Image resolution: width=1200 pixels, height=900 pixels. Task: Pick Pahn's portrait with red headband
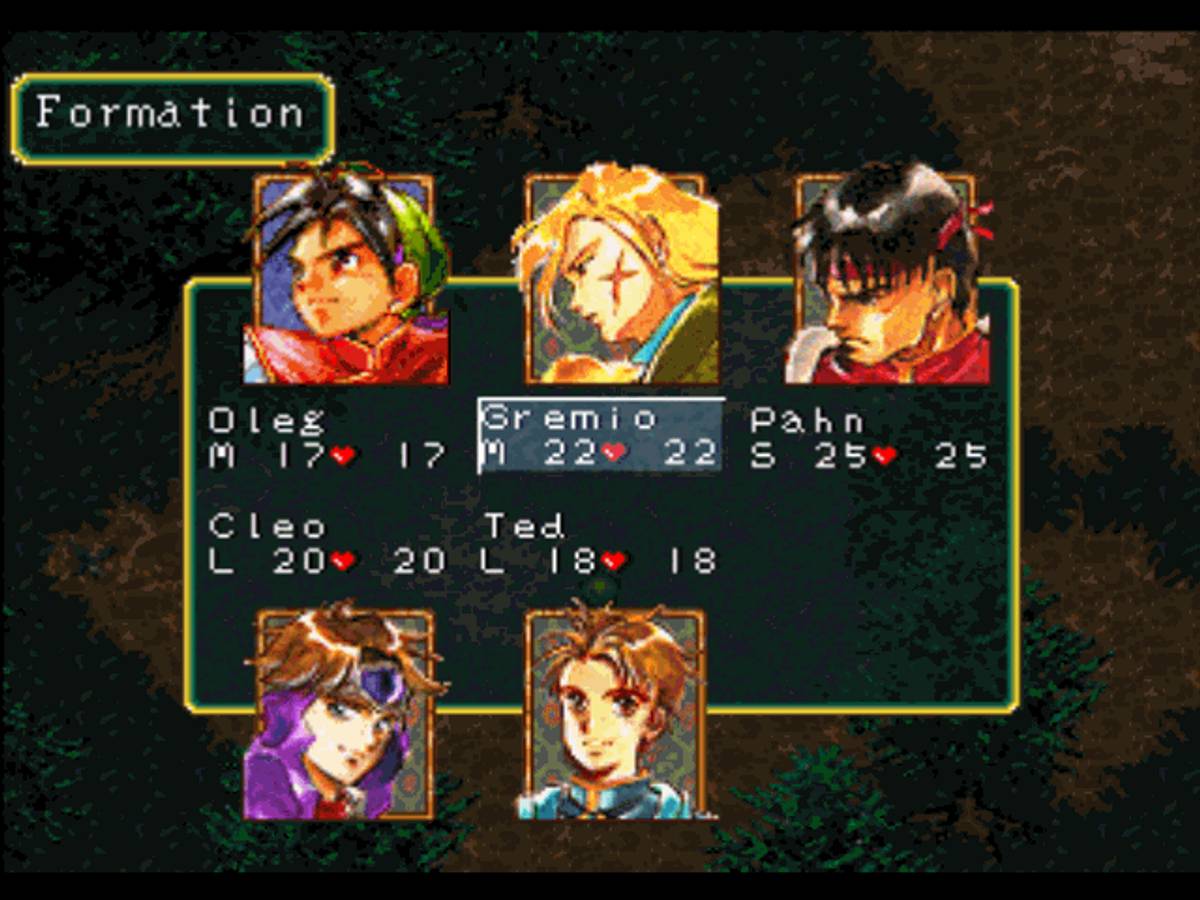coord(886,278)
